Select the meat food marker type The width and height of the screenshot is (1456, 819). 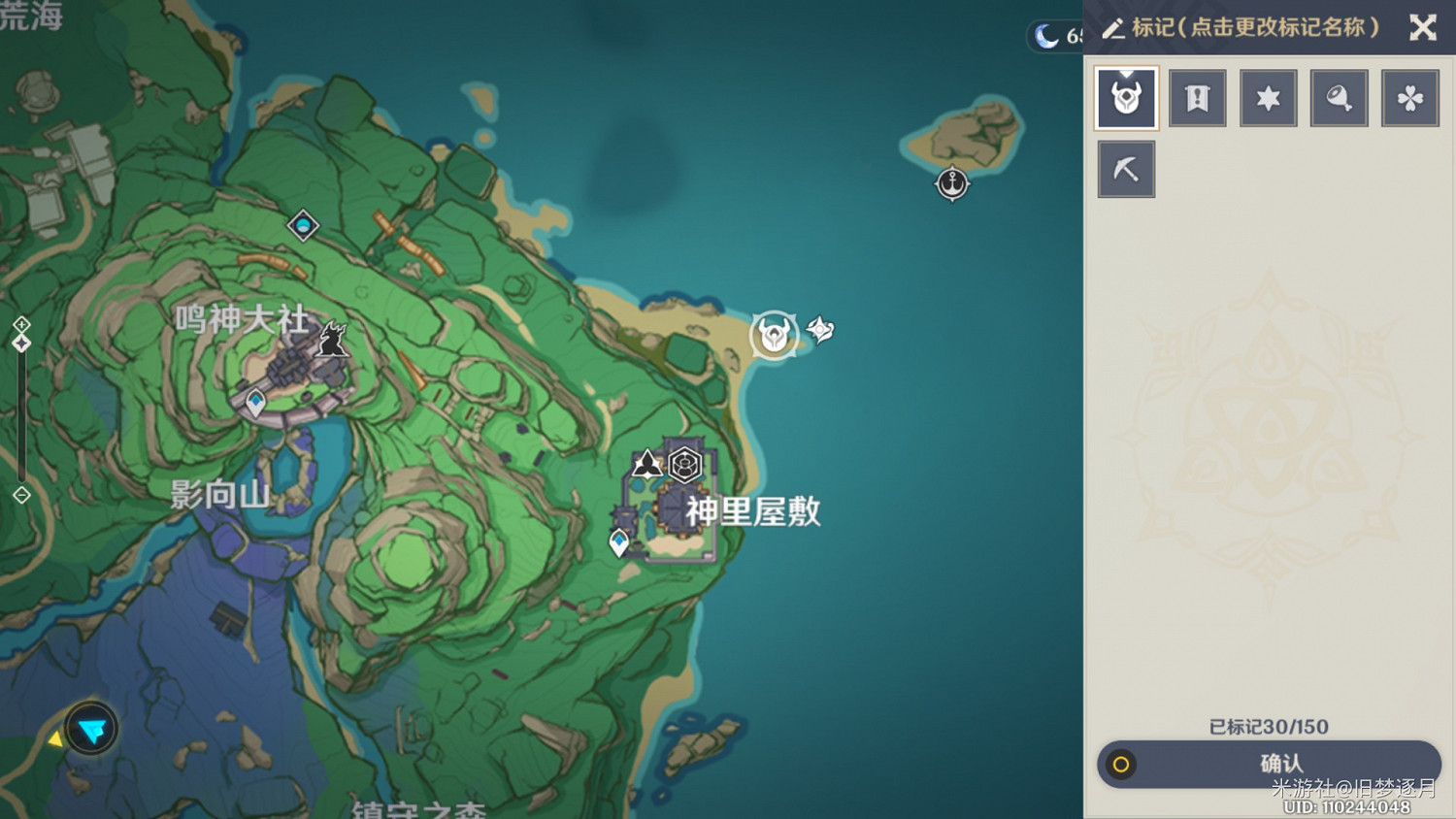(1339, 97)
